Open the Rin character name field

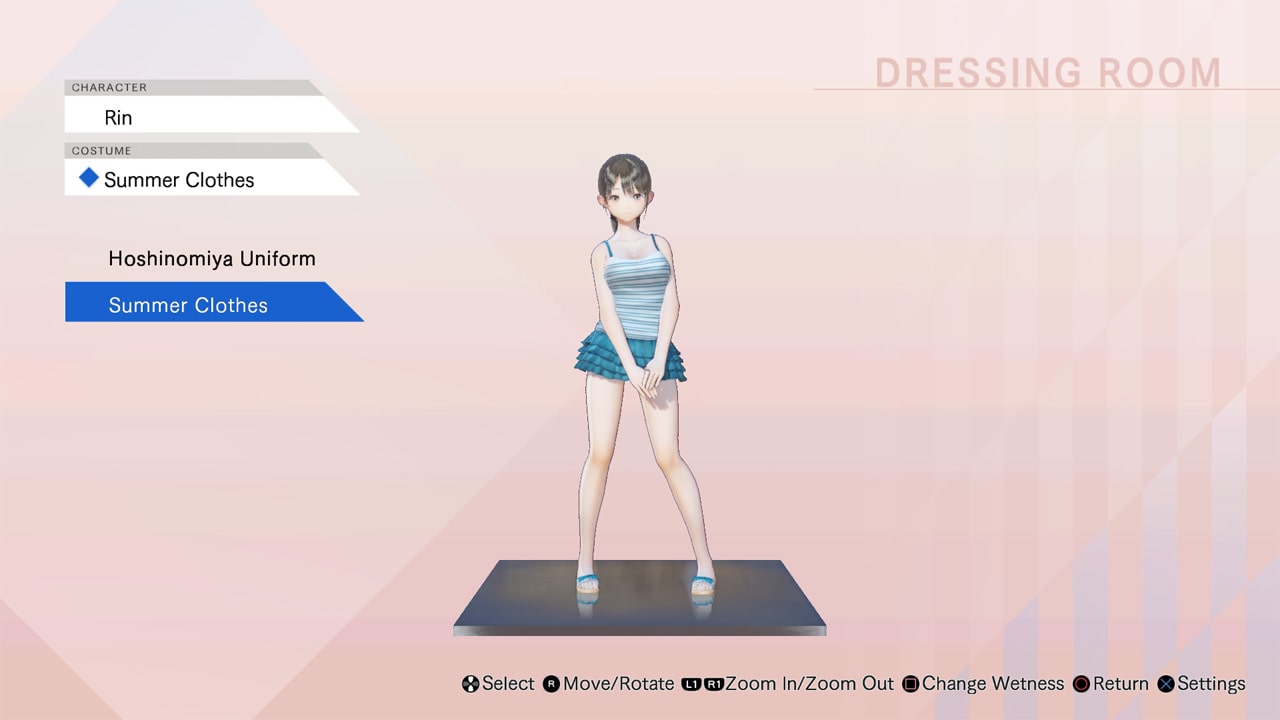point(118,117)
